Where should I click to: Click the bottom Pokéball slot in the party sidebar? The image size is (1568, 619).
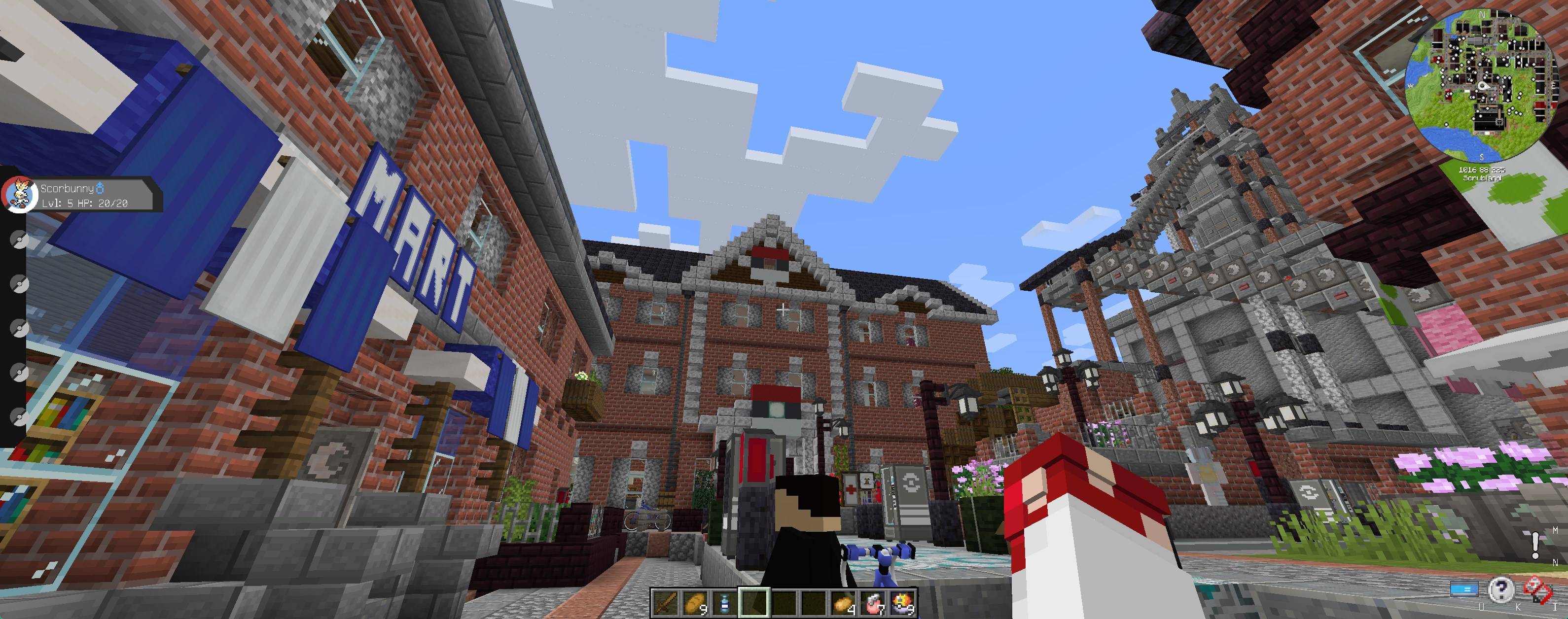click(20, 416)
